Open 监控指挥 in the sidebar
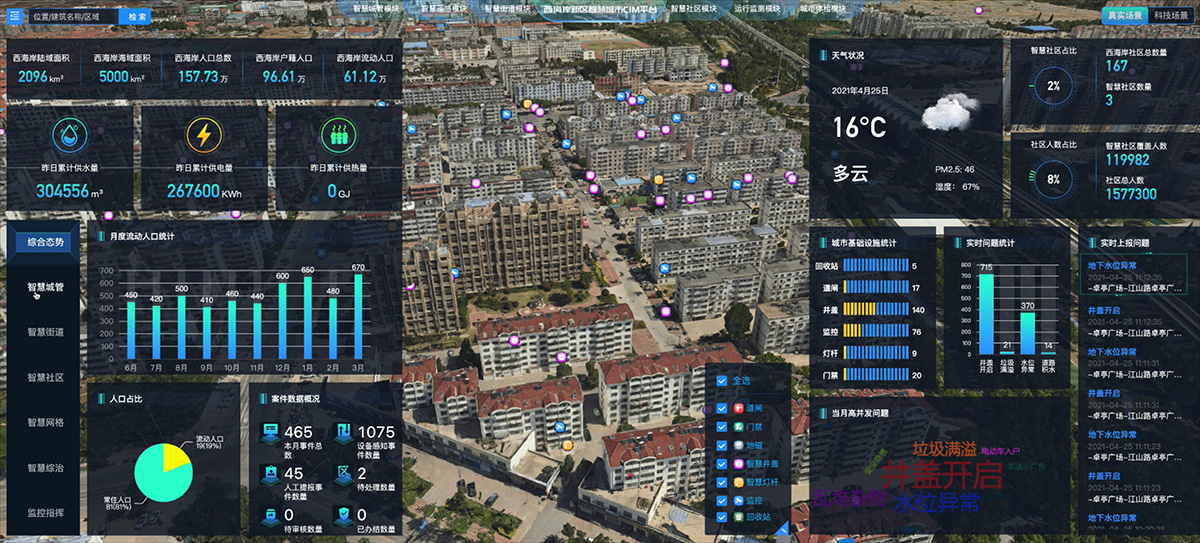The width and height of the screenshot is (1200, 543). pyautogui.click(x=45, y=512)
